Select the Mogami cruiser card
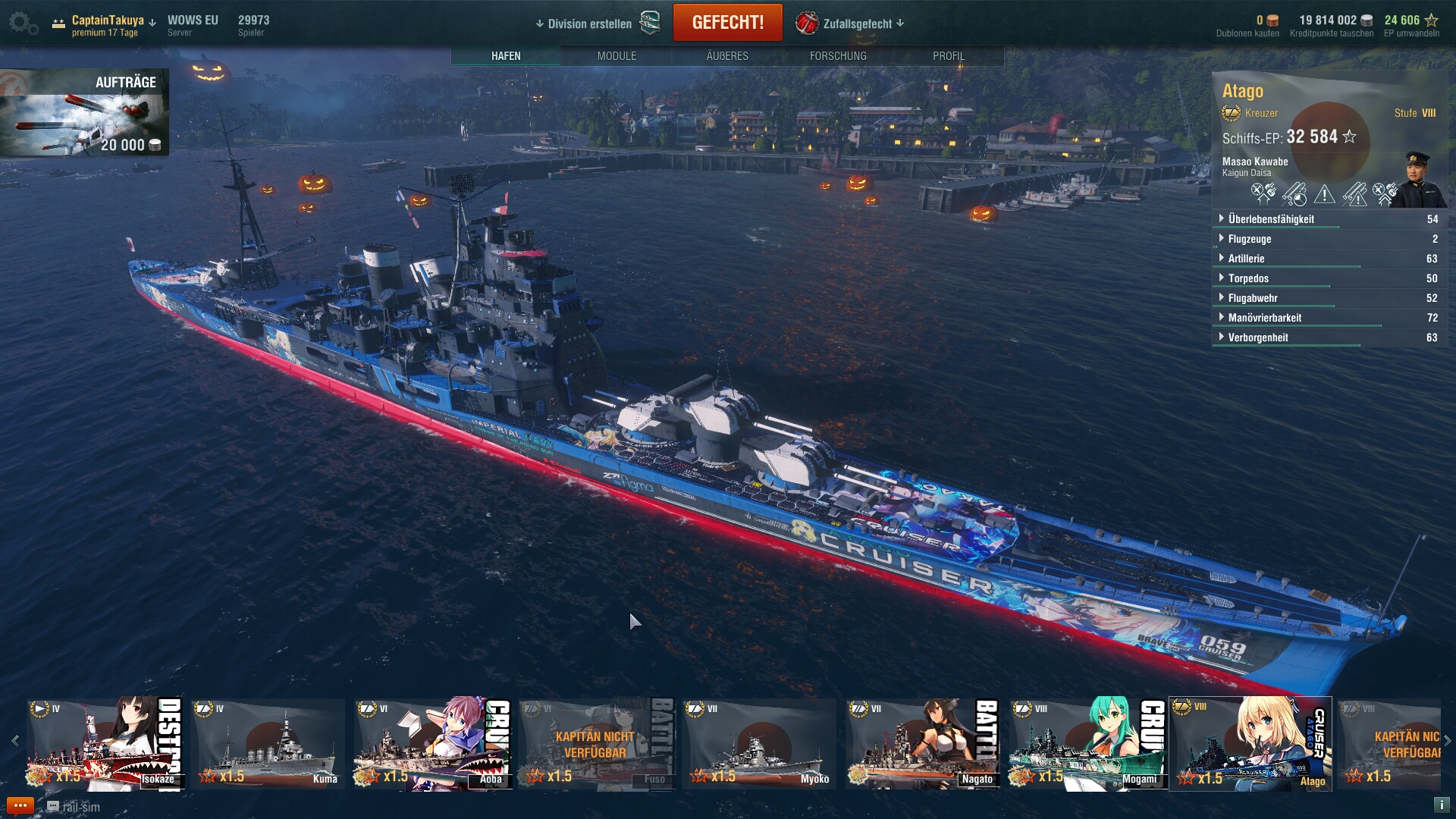 (1087, 744)
